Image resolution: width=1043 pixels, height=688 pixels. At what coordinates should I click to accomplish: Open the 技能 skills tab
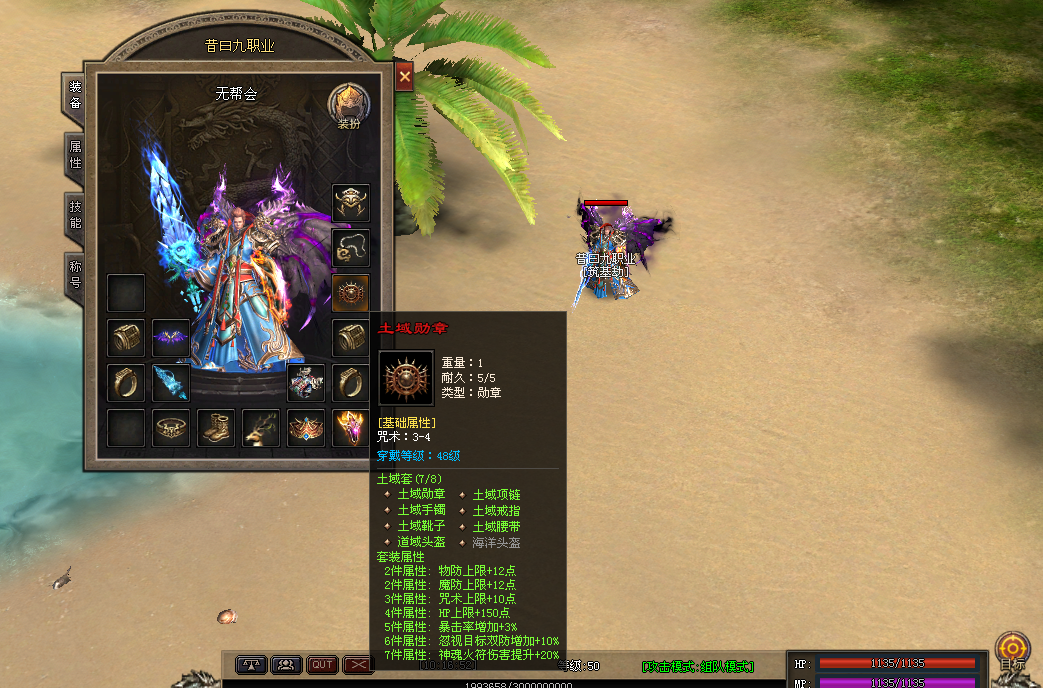[75, 215]
